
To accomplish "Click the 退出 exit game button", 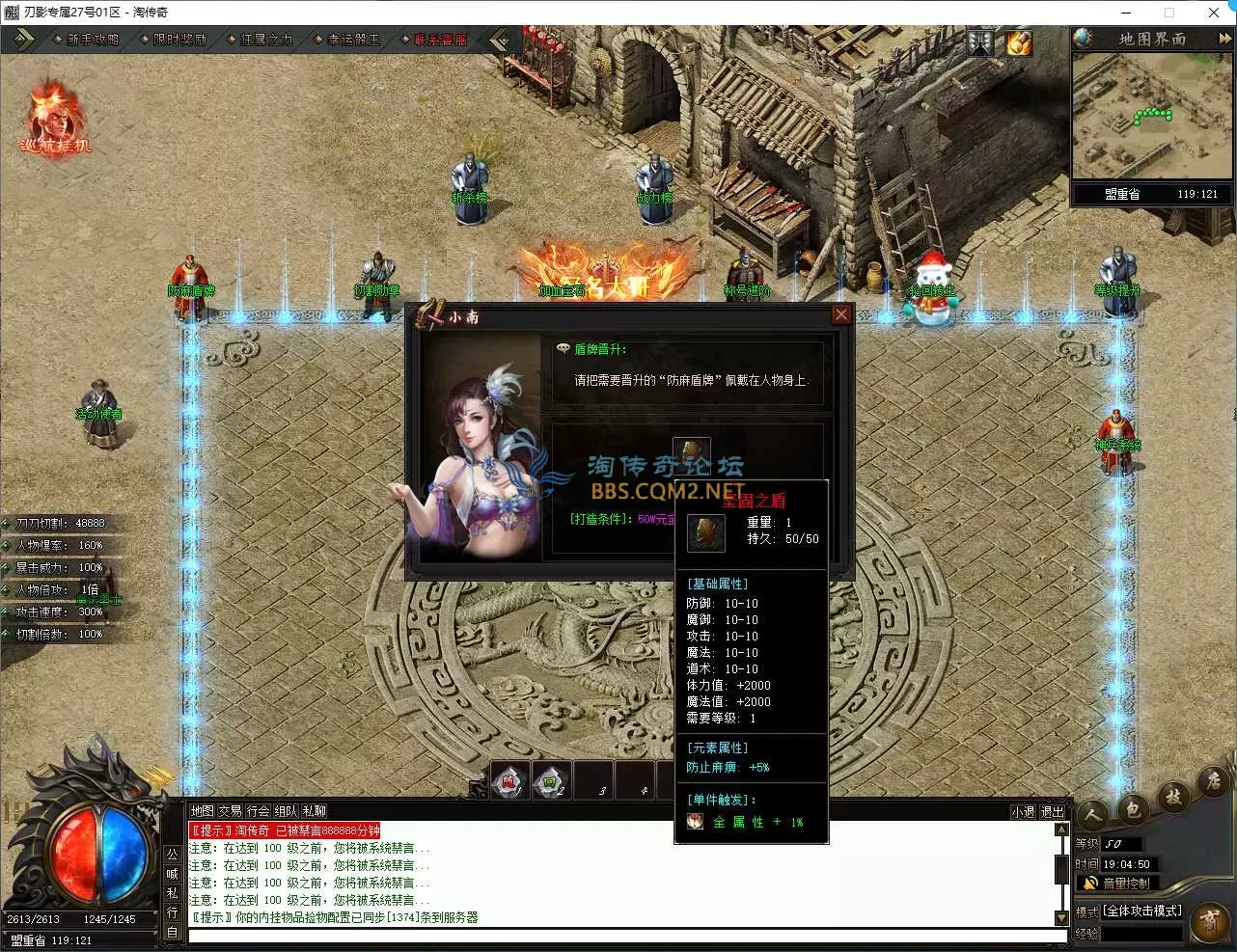I will tap(1052, 812).
